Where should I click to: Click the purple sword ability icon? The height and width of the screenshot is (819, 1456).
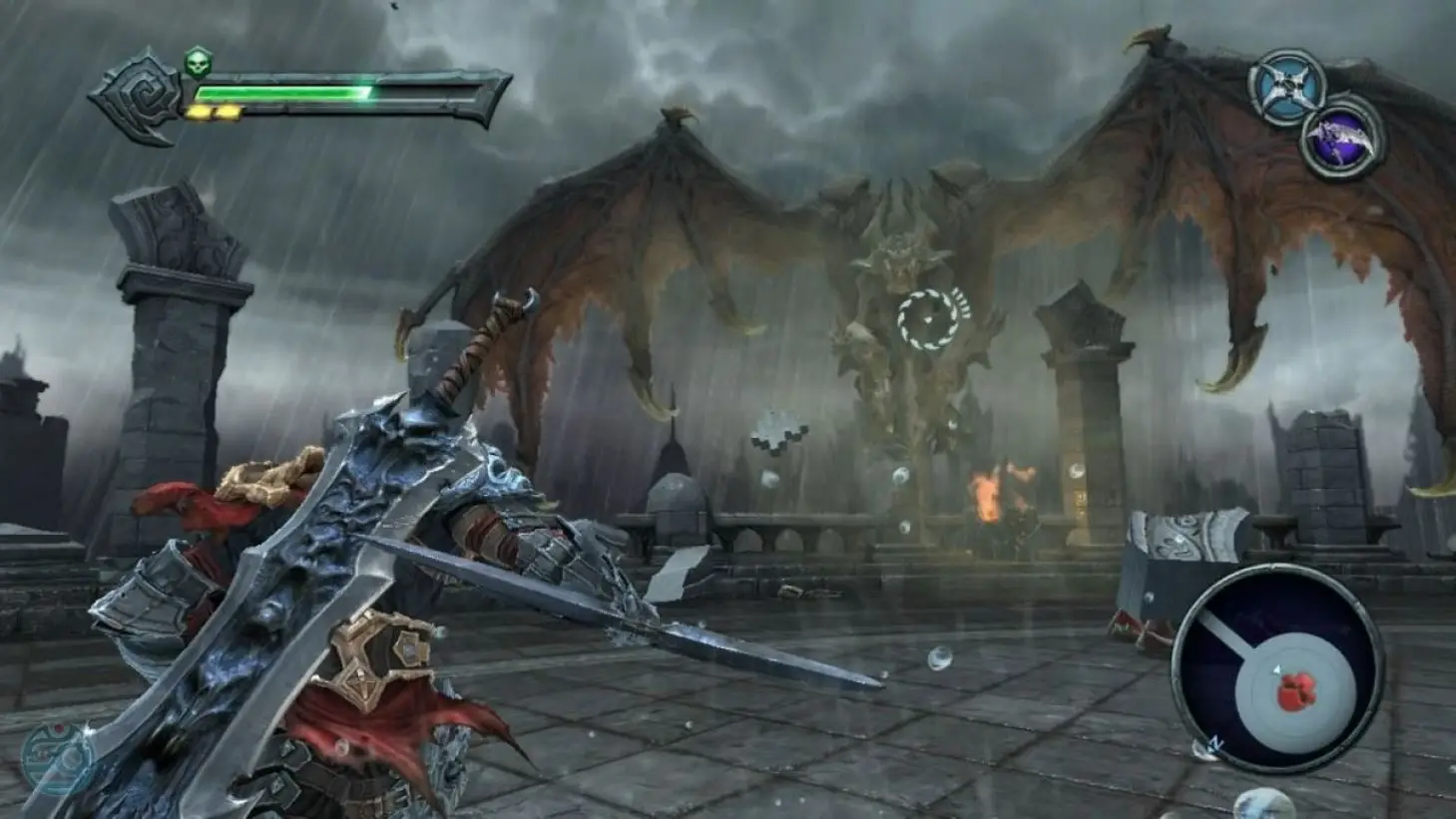(1338, 135)
